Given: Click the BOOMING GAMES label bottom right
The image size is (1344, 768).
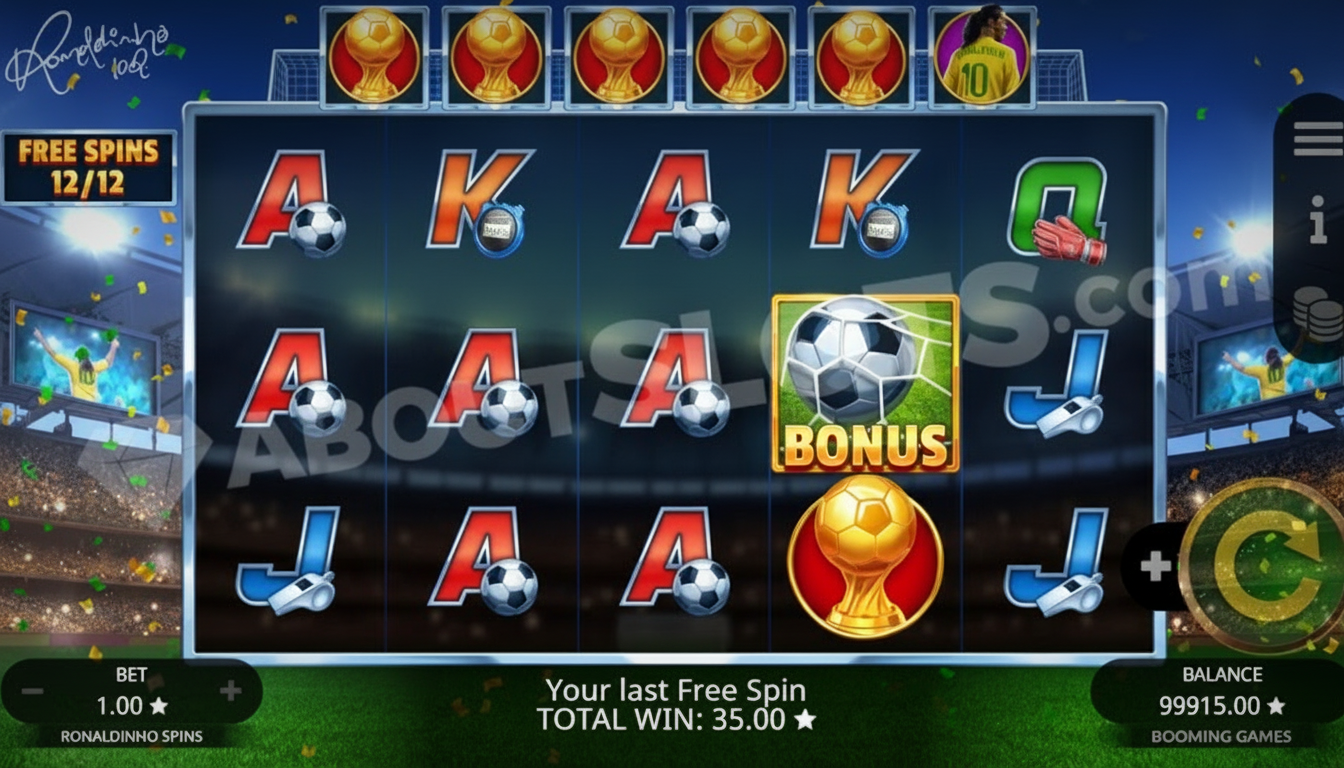Looking at the screenshot, I should point(1222,734).
